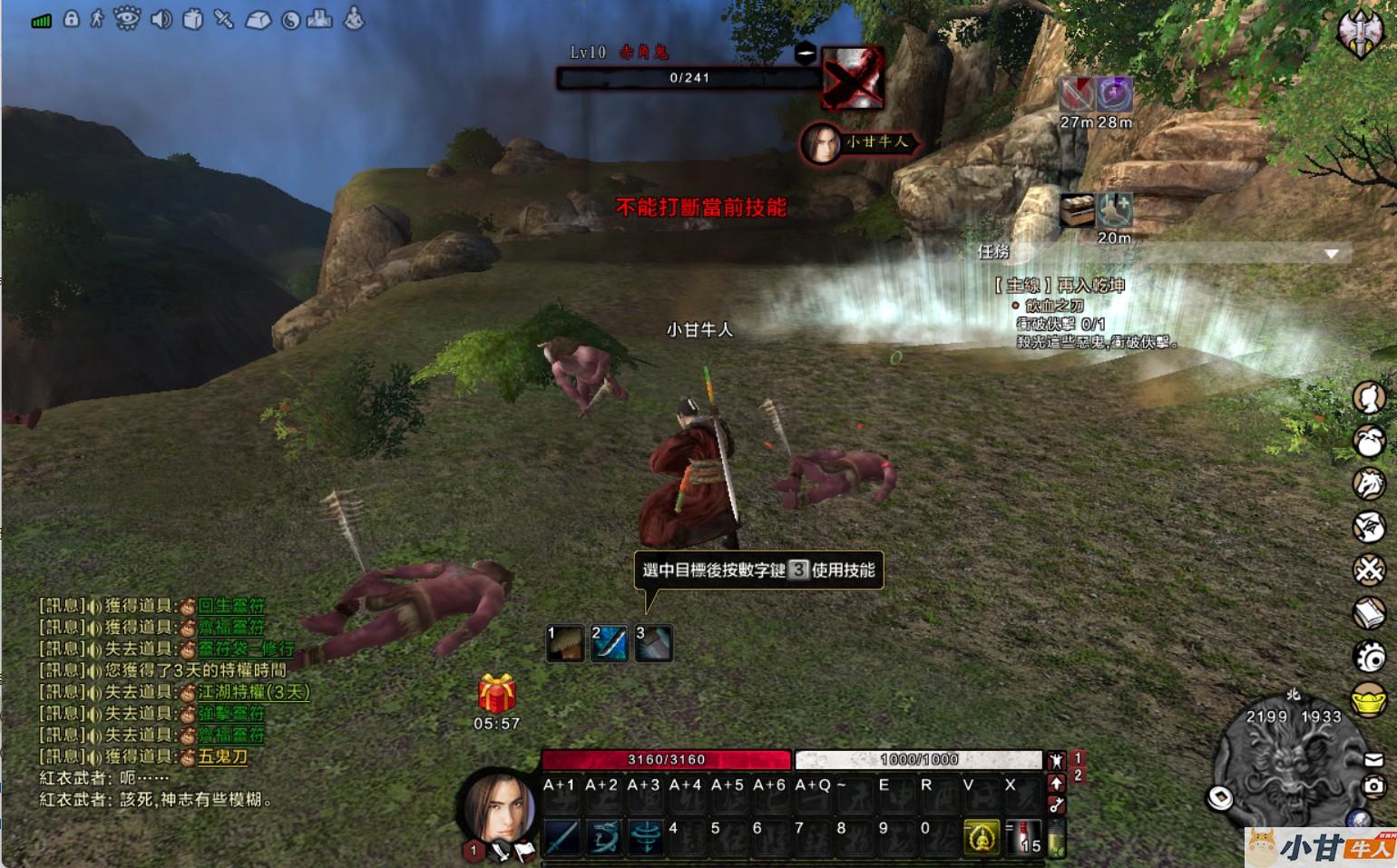This screenshot has height=868, width=1397.
Task: Use the golden meditation skill on the hotbar
Action: 981,837
